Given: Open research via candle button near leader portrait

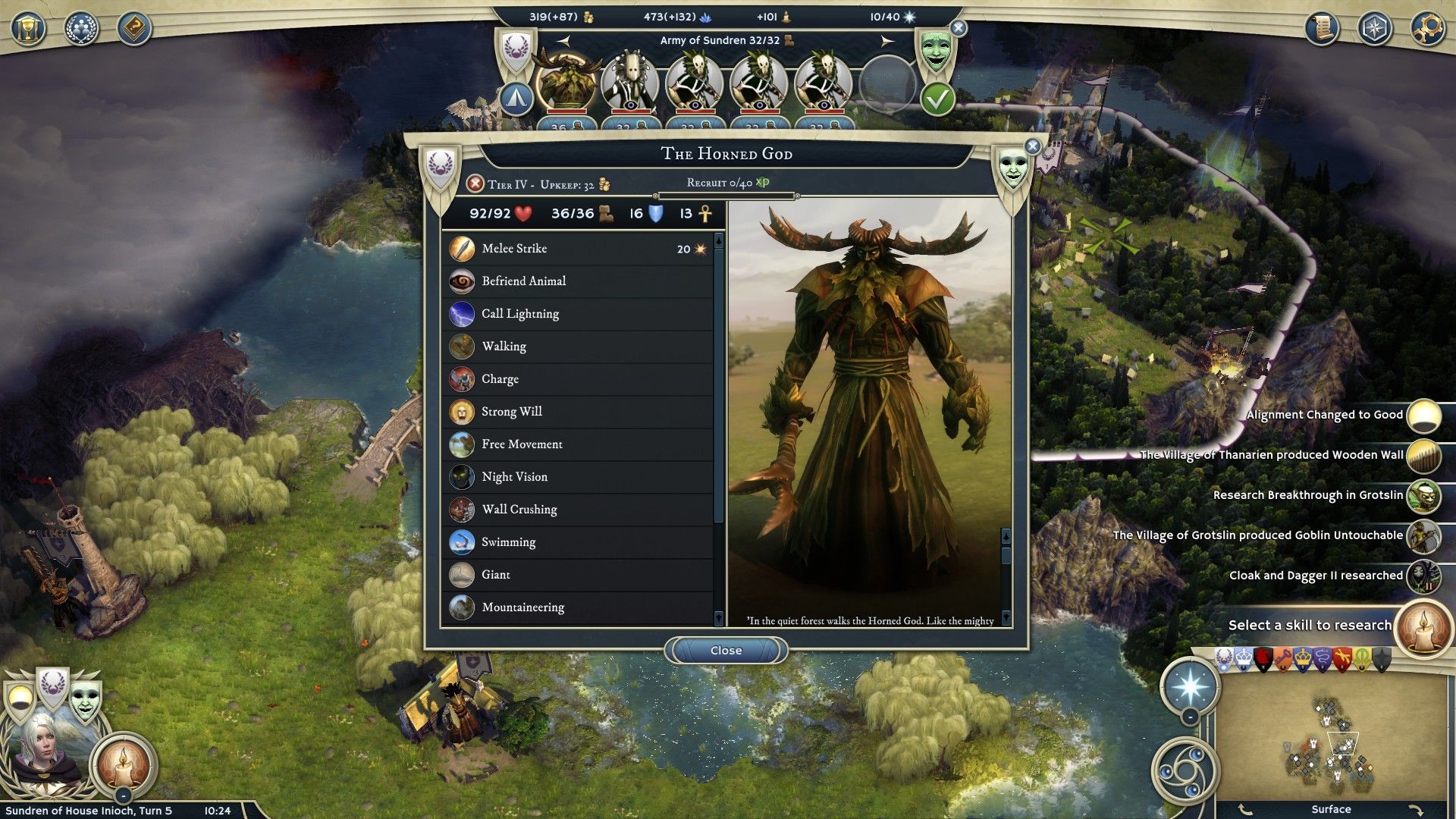Looking at the screenshot, I should (123, 764).
